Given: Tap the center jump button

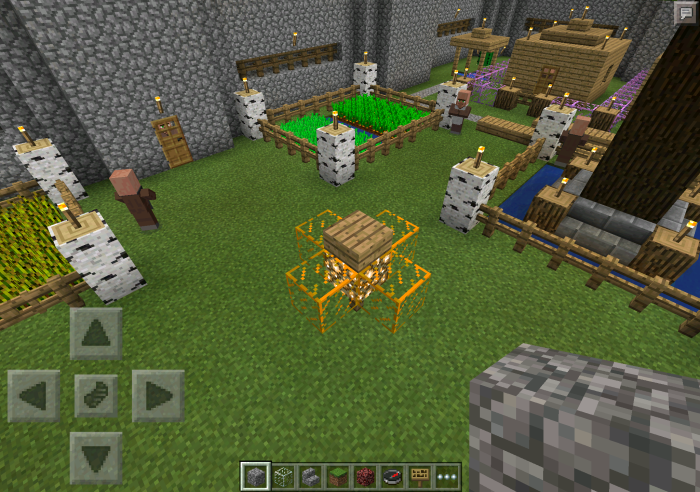Looking at the screenshot, I should pos(97,396).
